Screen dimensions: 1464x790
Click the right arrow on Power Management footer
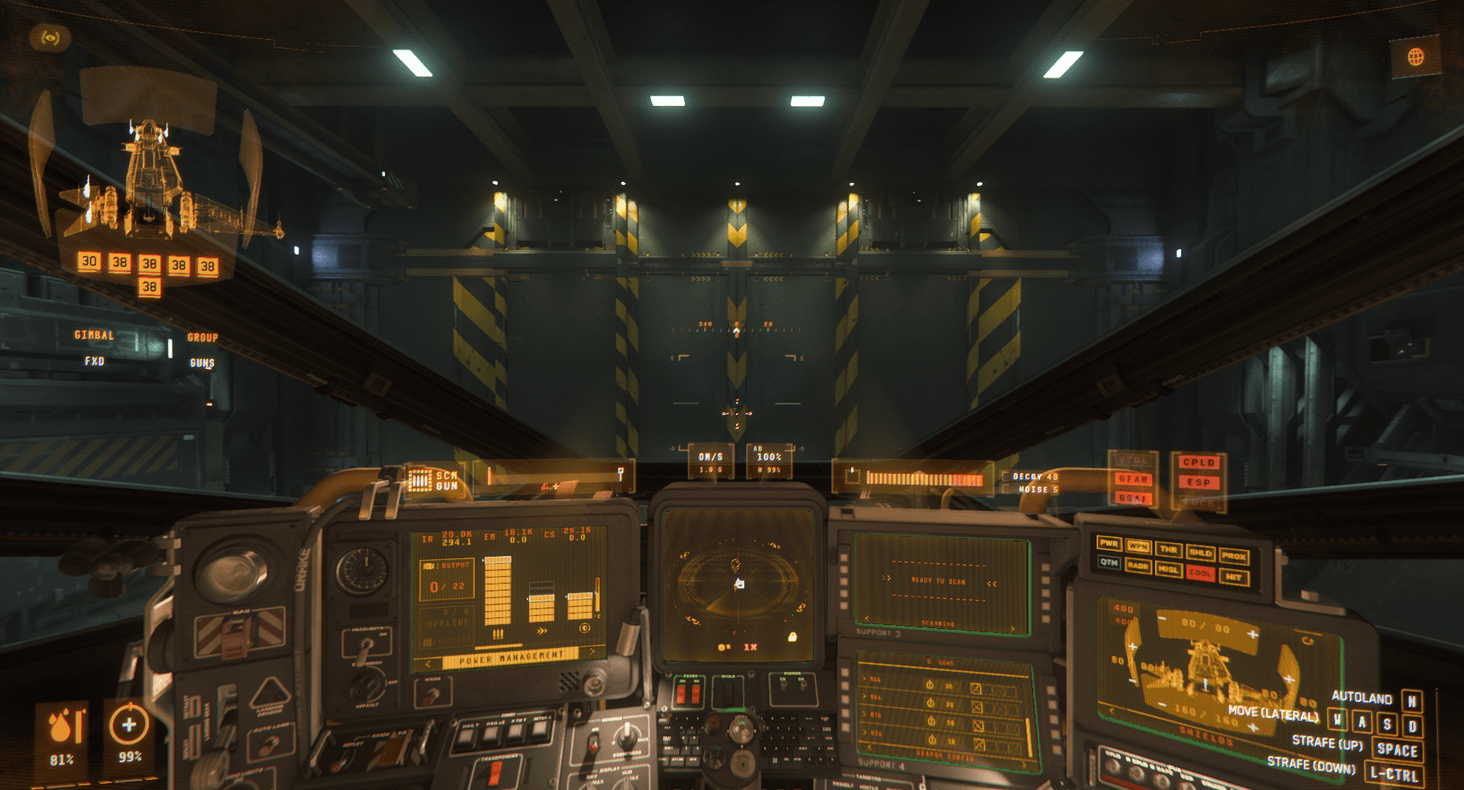(592, 651)
